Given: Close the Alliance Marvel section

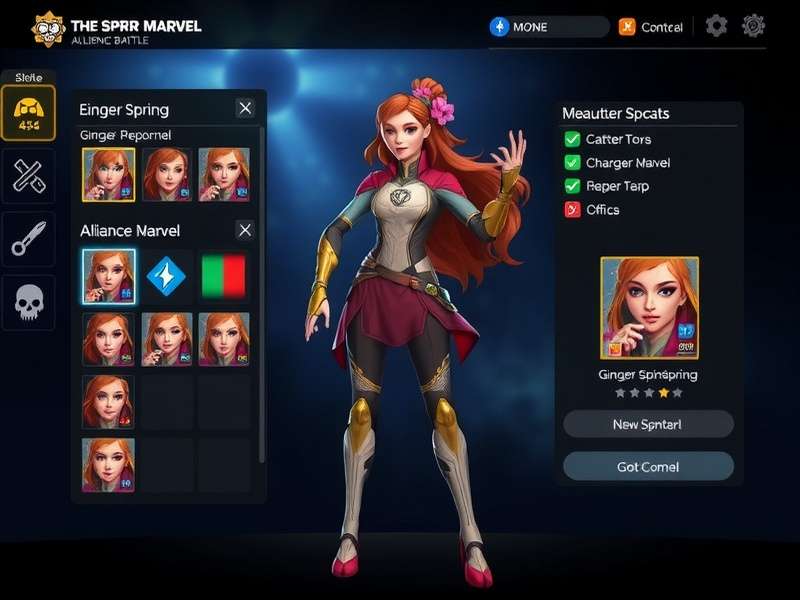Looking at the screenshot, I should 245,230.
